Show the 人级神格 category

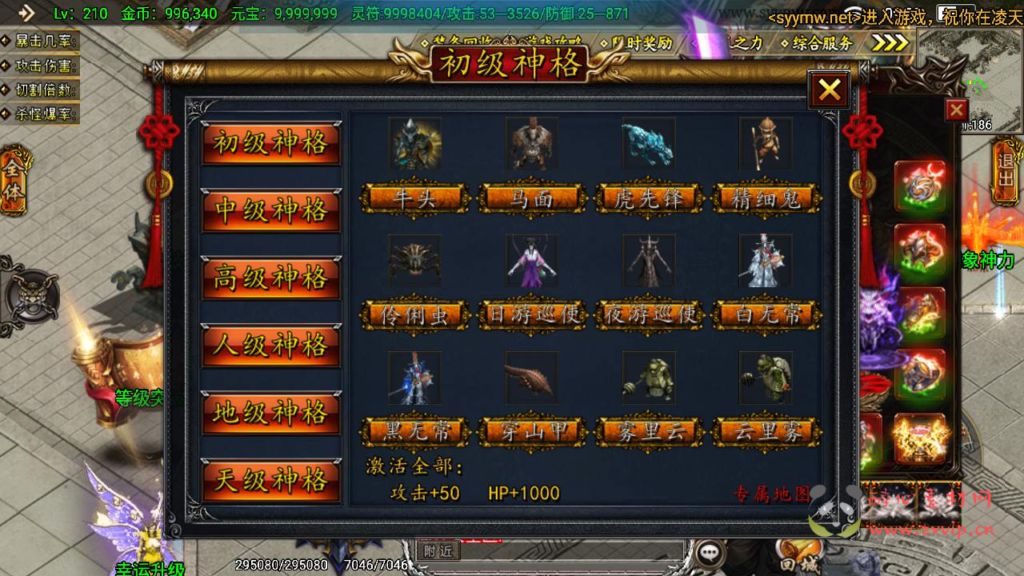pyautogui.click(x=271, y=346)
